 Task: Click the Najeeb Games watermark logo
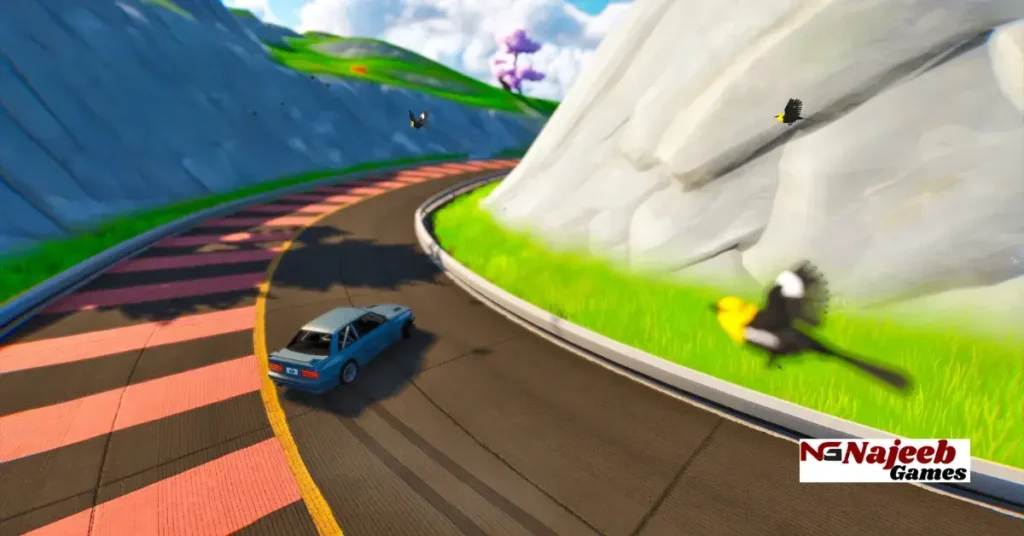(x=884, y=460)
